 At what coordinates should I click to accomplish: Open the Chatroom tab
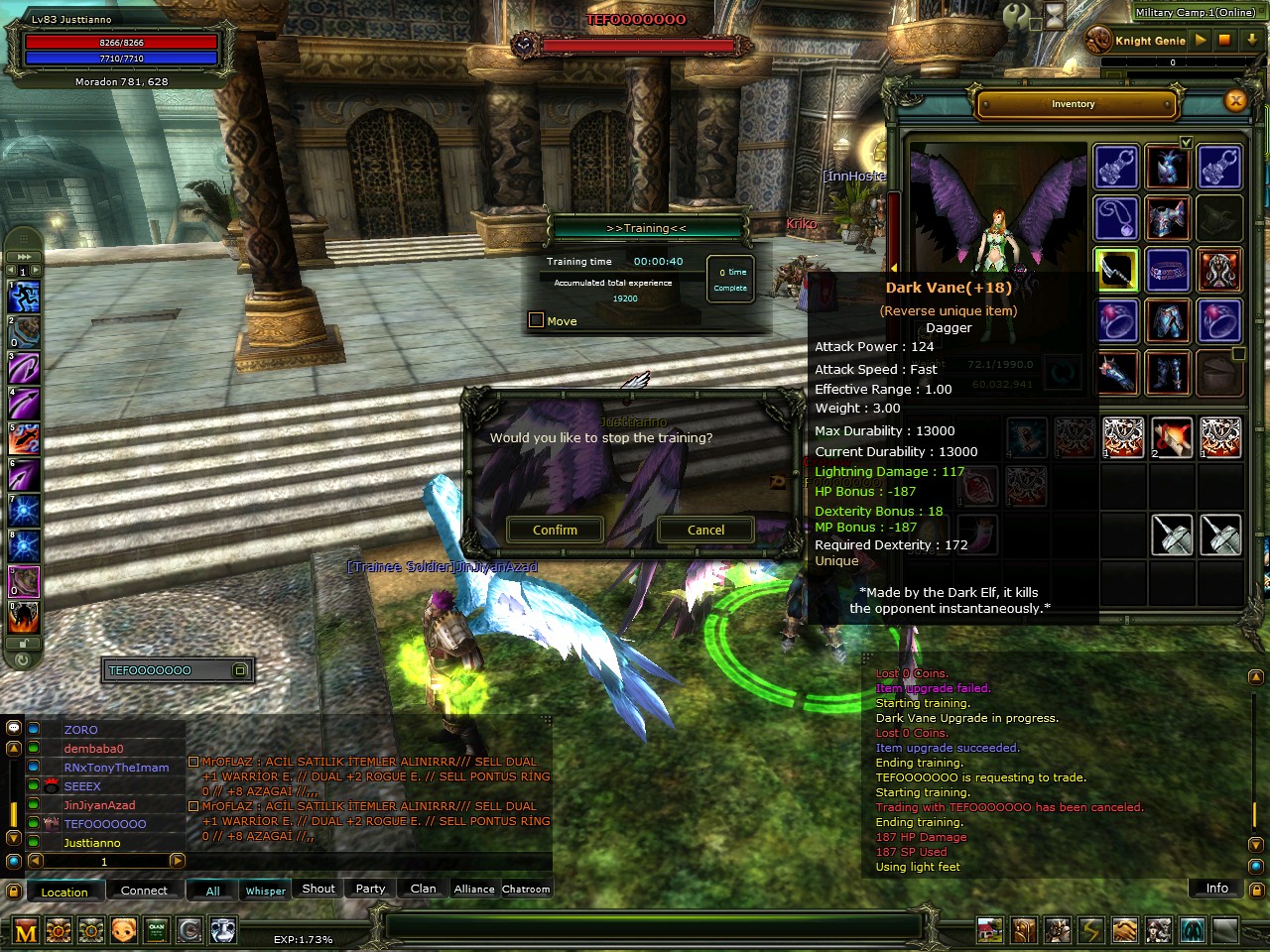pos(526,889)
